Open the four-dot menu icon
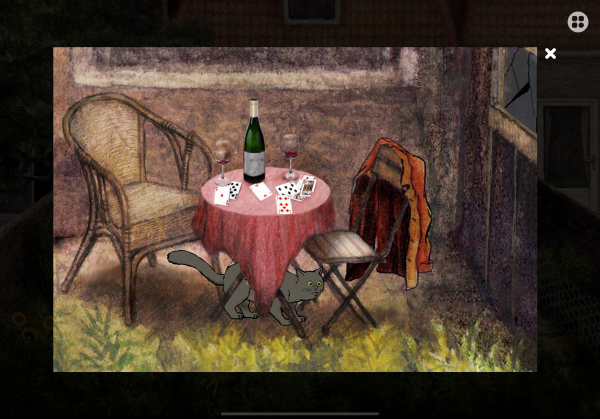 pos(577,22)
